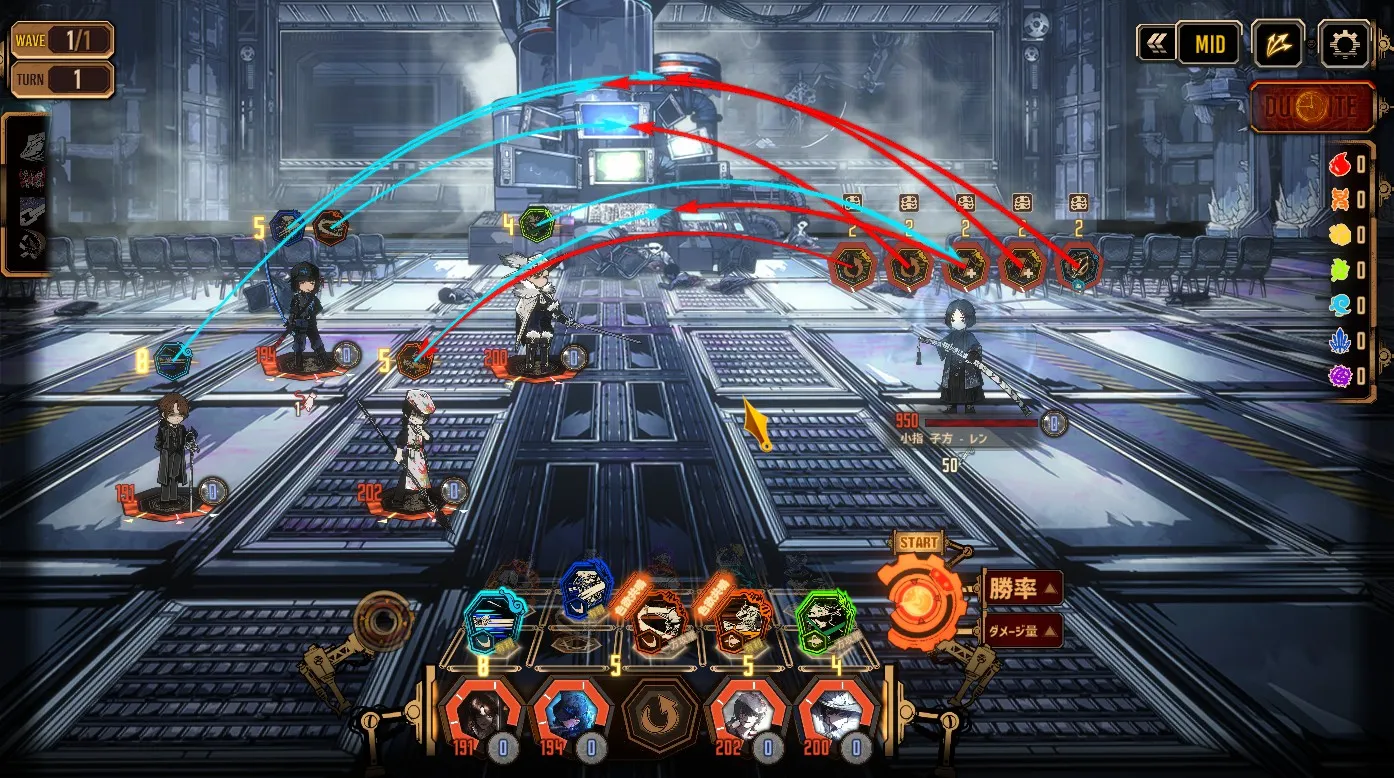This screenshot has height=778, width=1394.
Task: Click the circular arrow button between portraits
Action: coord(660,718)
